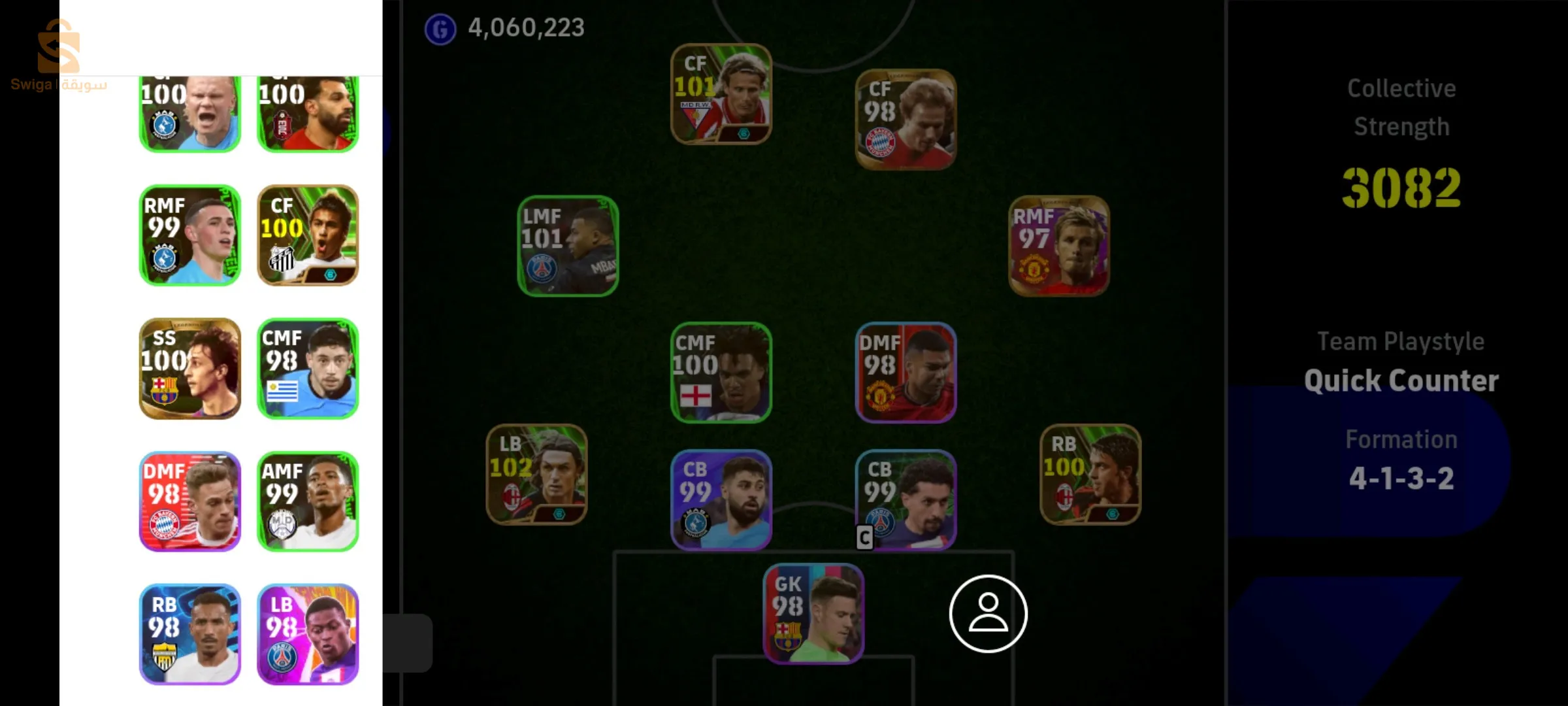Select the highlighted CMF 100 player on the pitch
Screen dimensions: 1568x706
coord(721,374)
